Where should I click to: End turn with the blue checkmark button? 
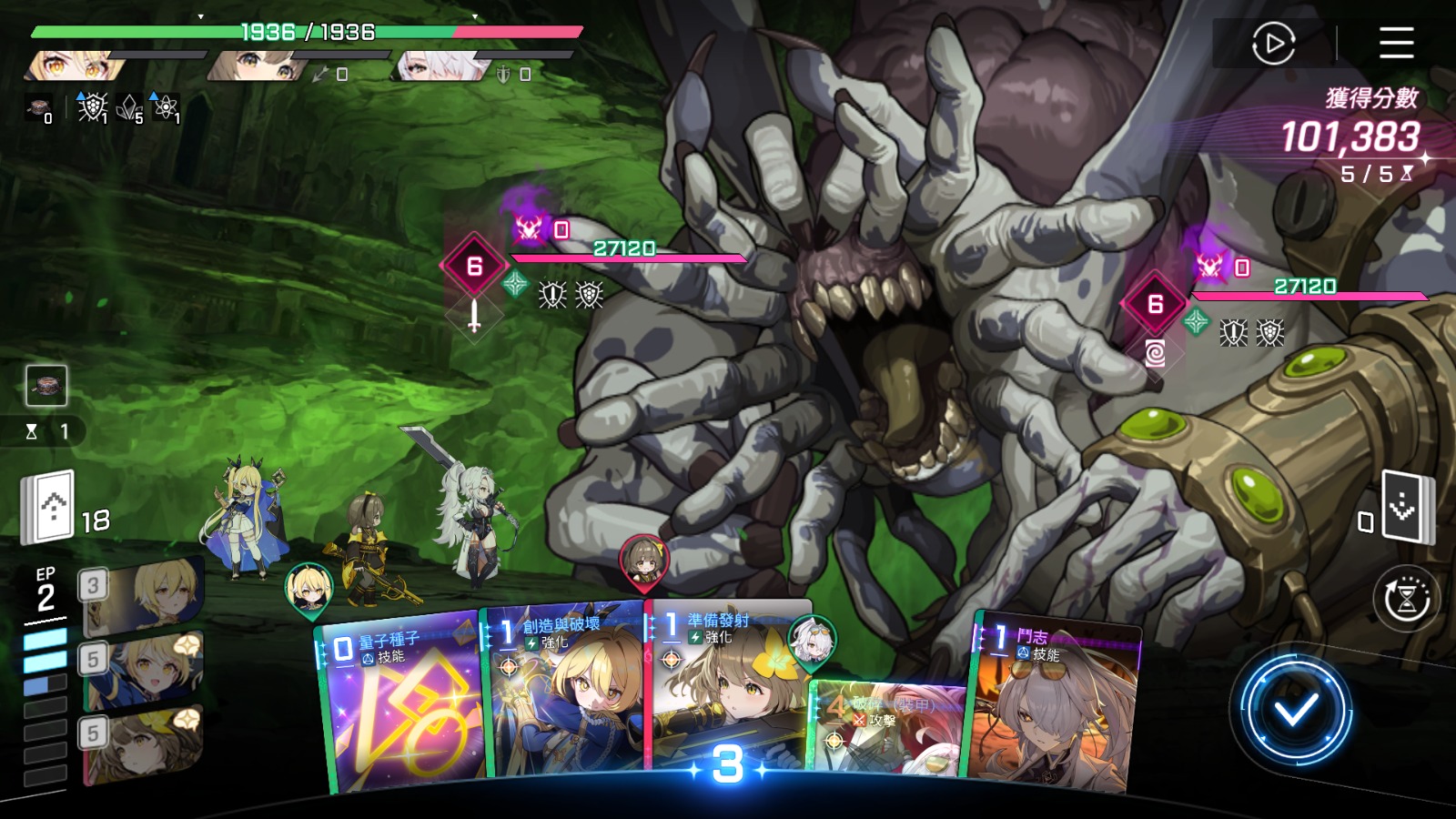pyautogui.click(x=1296, y=710)
